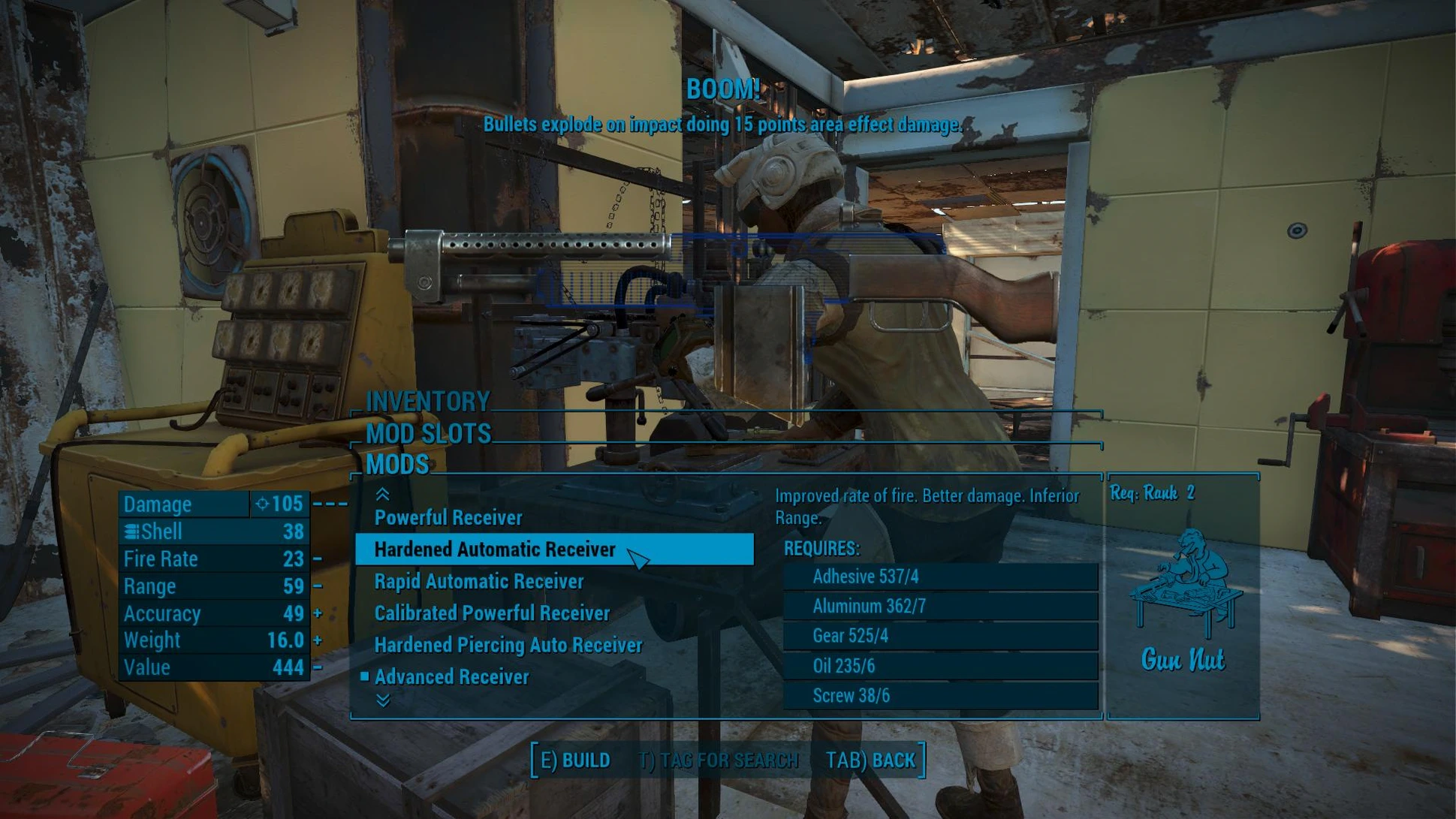The image size is (1456, 819).
Task: Click the mod list's down arrow
Action: (x=382, y=701)
